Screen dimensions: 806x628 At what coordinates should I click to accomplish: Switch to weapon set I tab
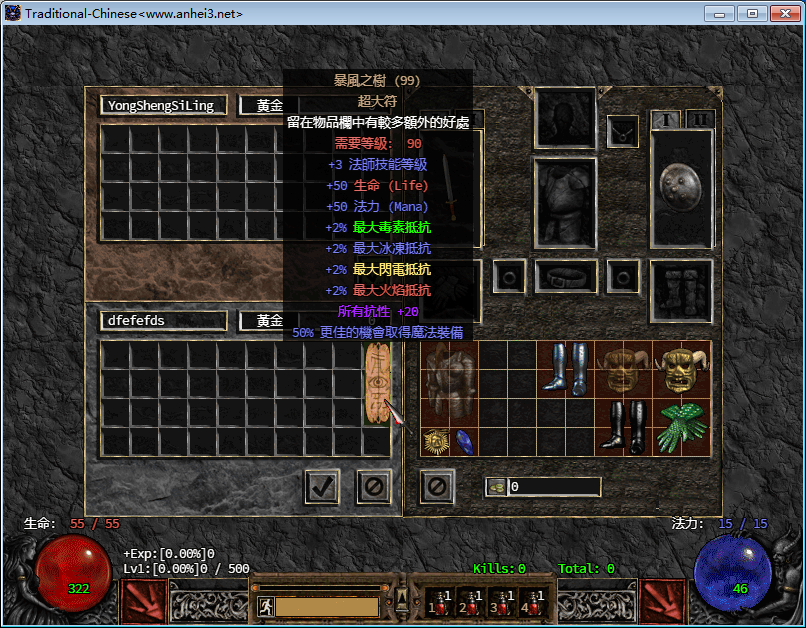[x=666, y=120]
